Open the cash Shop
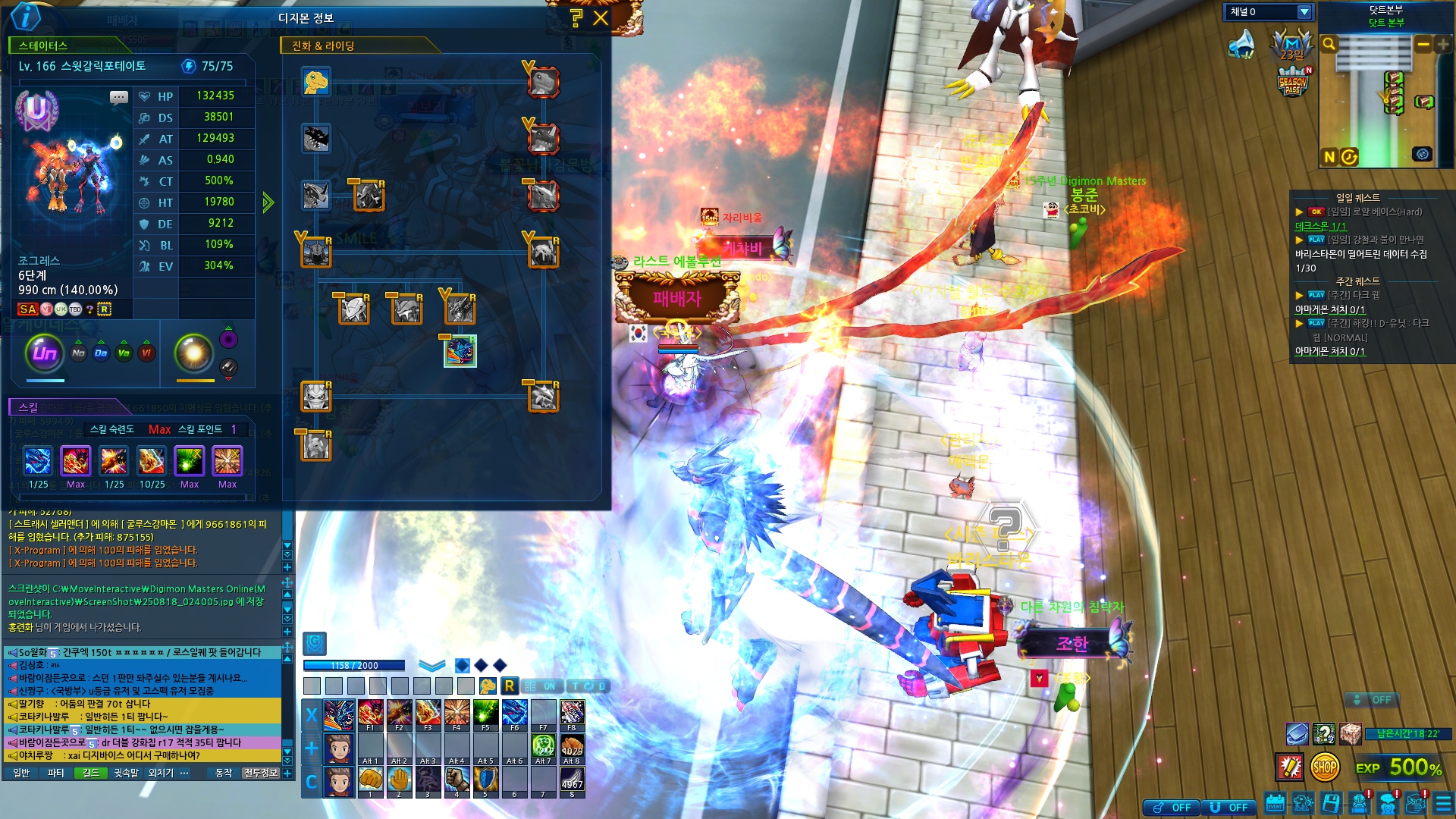The height and width of the screenshot is (819, 1456). tap(1324, 767)
